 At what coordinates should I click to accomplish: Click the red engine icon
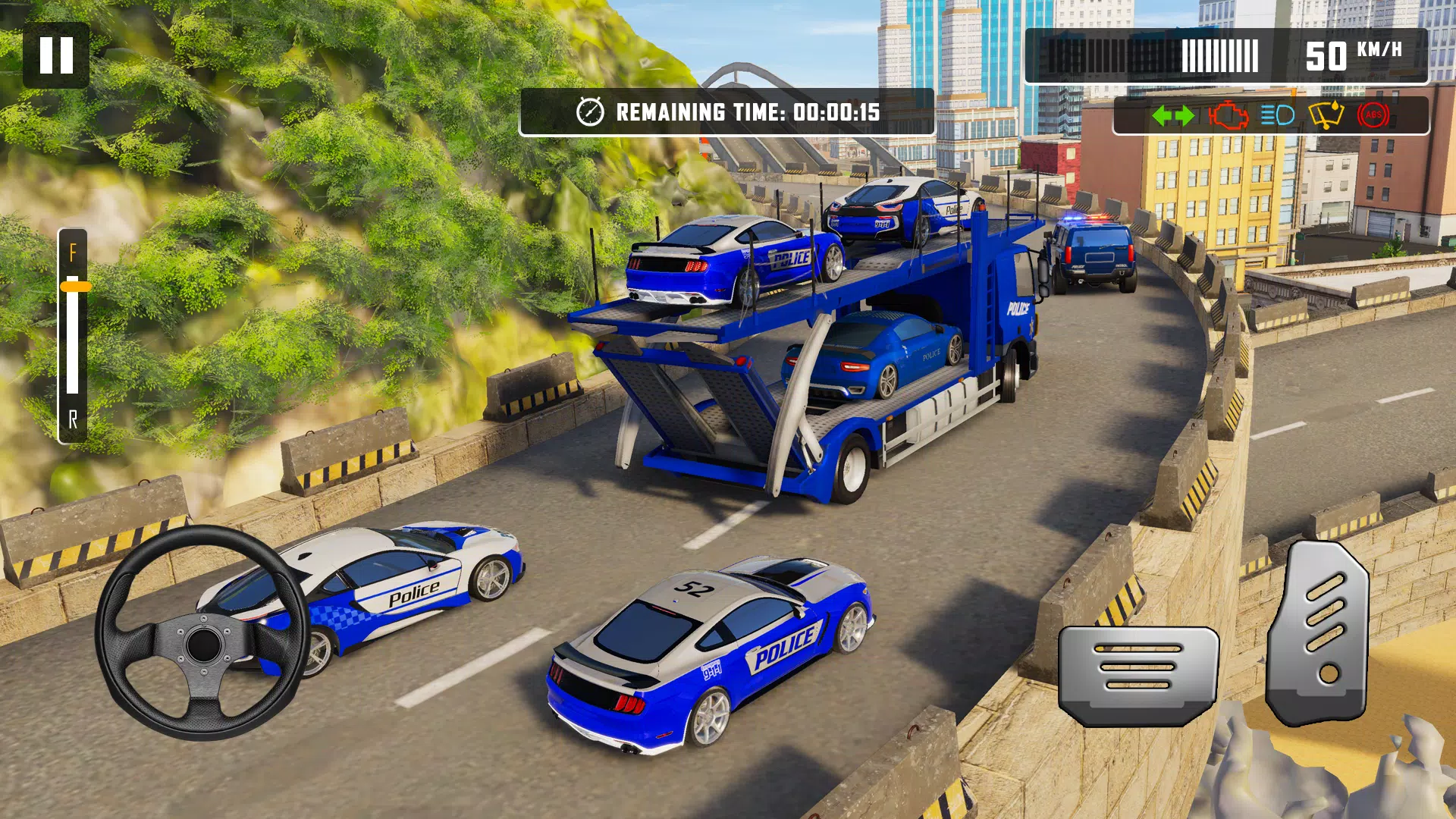1228,116
